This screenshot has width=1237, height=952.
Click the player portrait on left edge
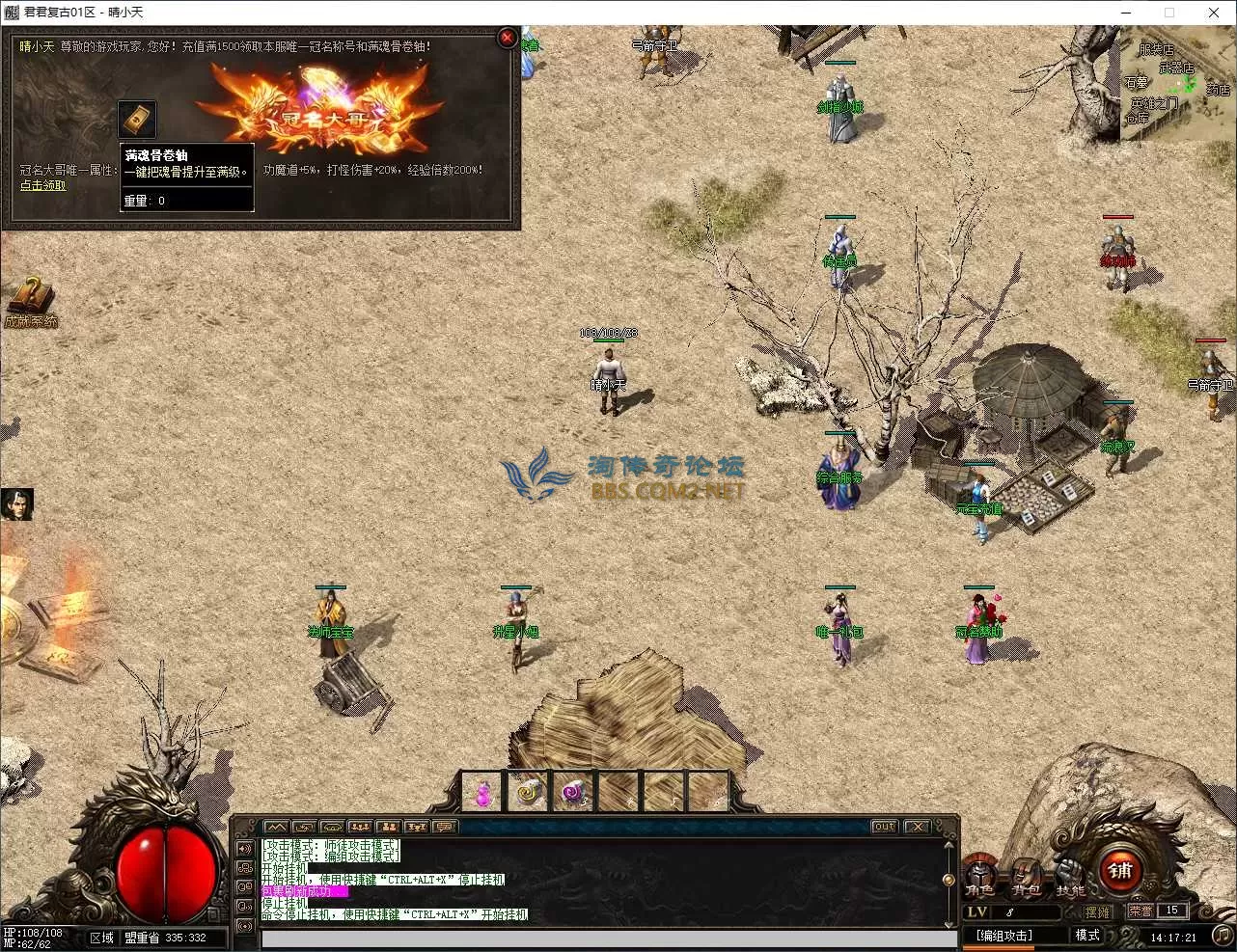pyautogui.click(x=16, y=504)
